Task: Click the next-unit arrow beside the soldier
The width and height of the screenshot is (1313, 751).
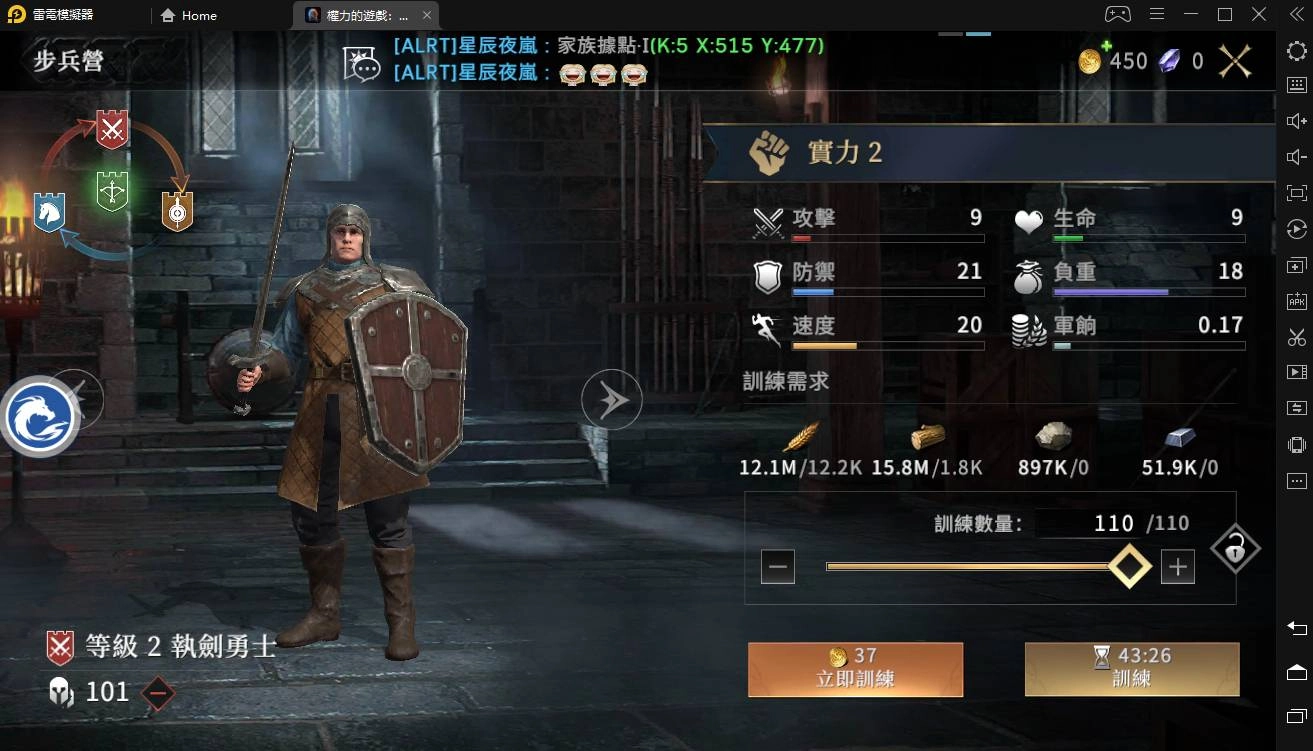Action: click(611, 399)
